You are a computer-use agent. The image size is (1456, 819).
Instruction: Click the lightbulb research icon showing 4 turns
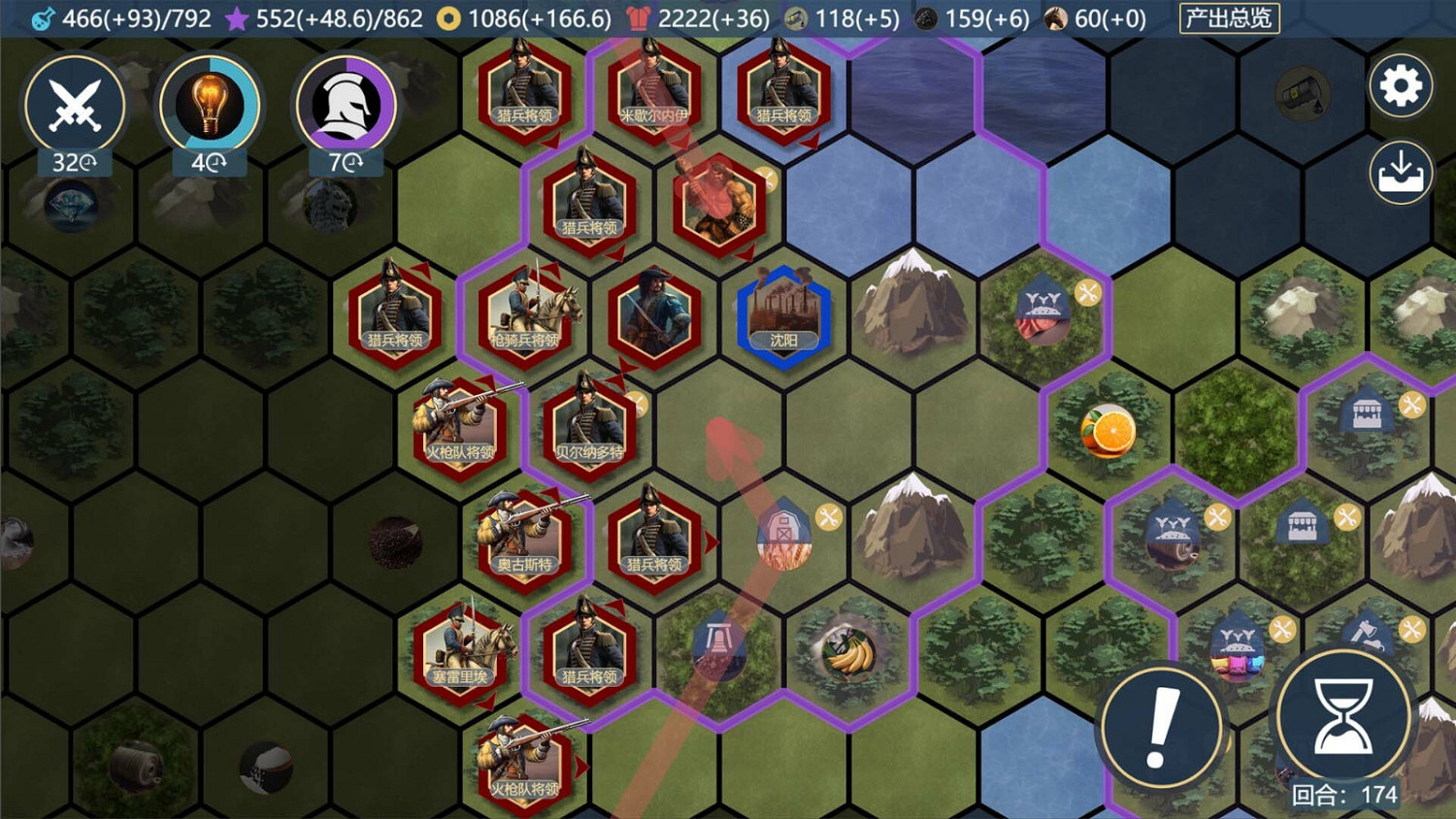pyautogui.click(x=209, y=107)
